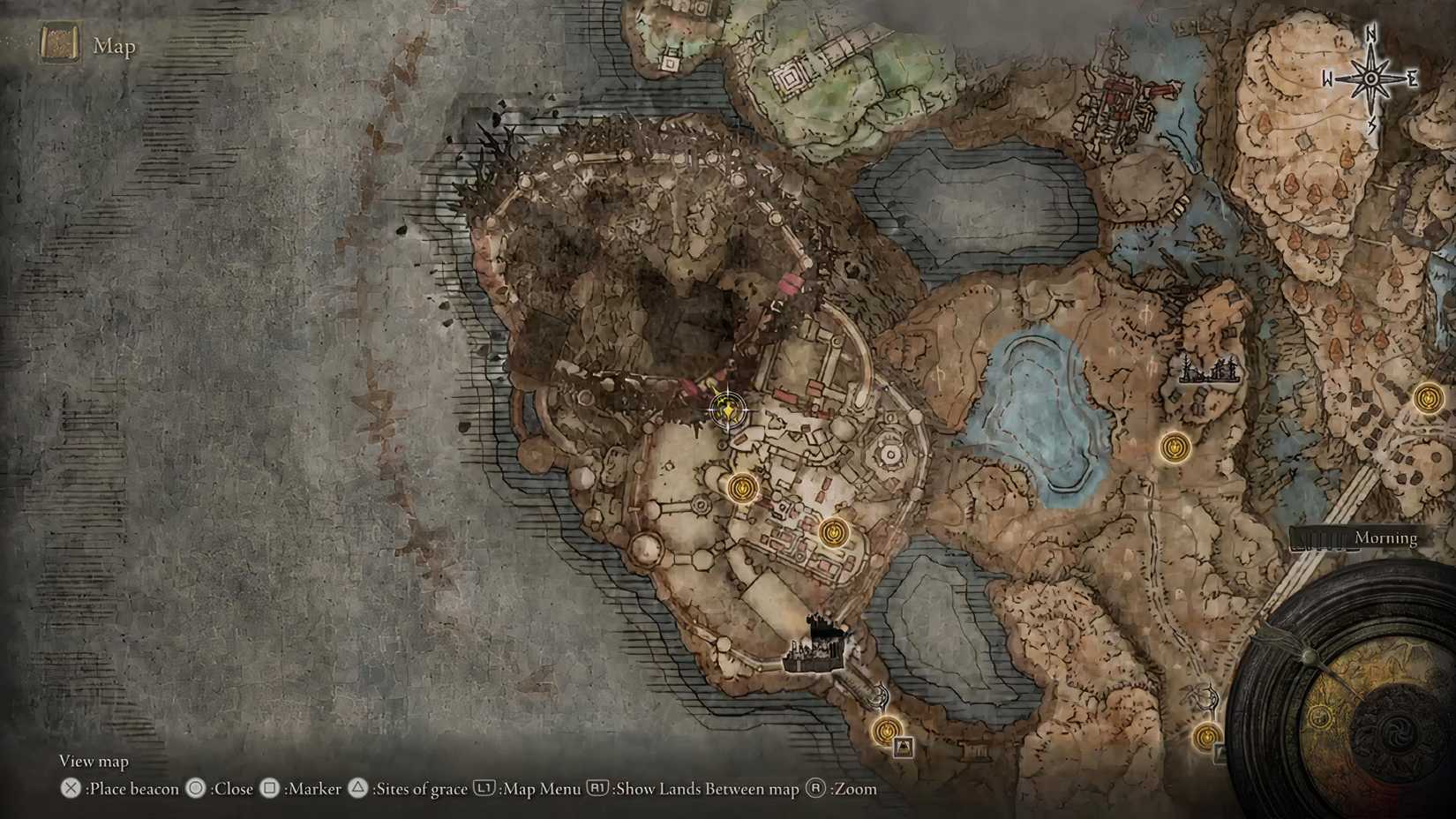Click the "View map" label
Image resolution: width=1456 pixels, height=819 pixels.
click(93, 760)
